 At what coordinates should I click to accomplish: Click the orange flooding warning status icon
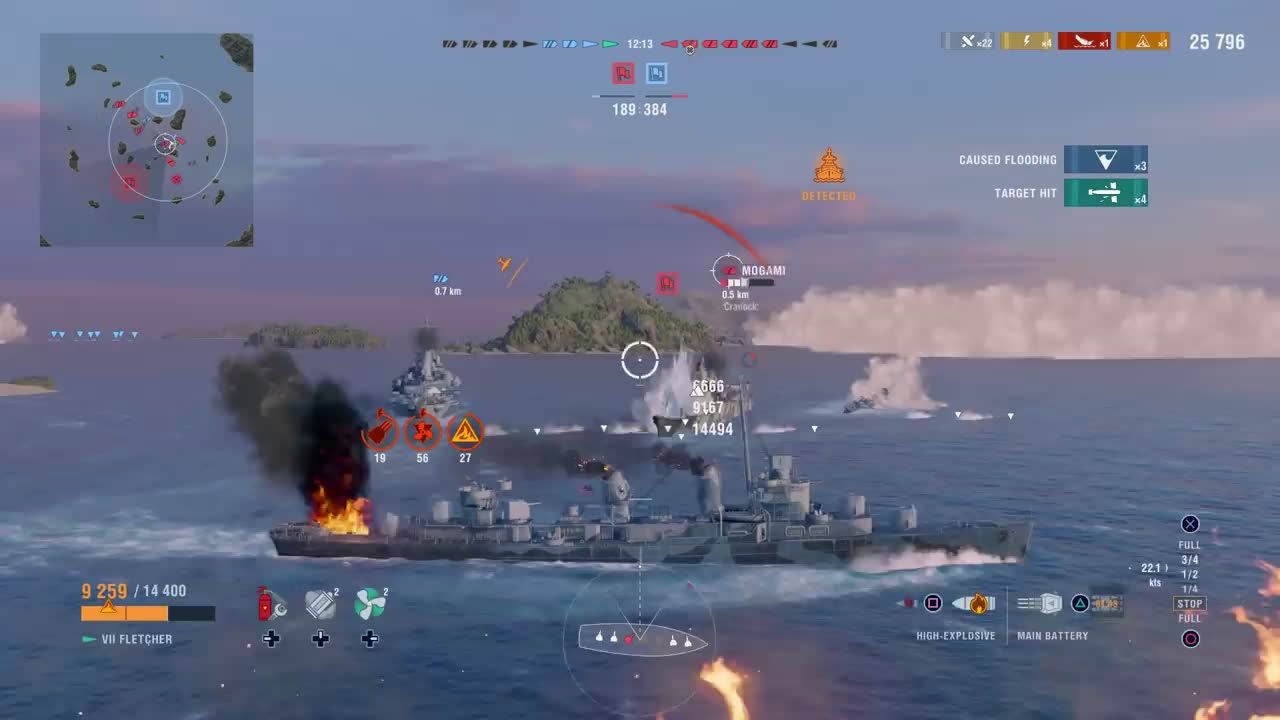(x=465, y=432)
